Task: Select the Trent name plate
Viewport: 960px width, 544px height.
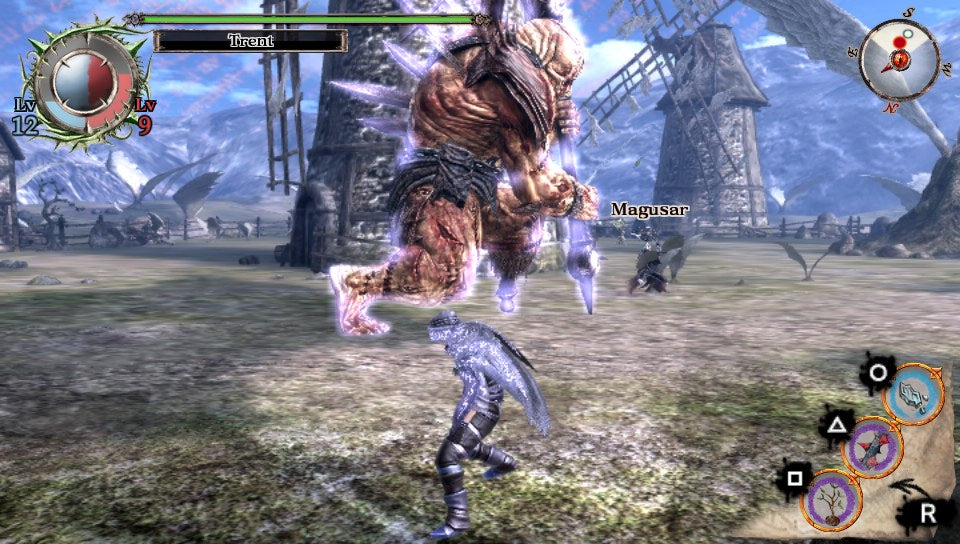Action: pos(250,41)
